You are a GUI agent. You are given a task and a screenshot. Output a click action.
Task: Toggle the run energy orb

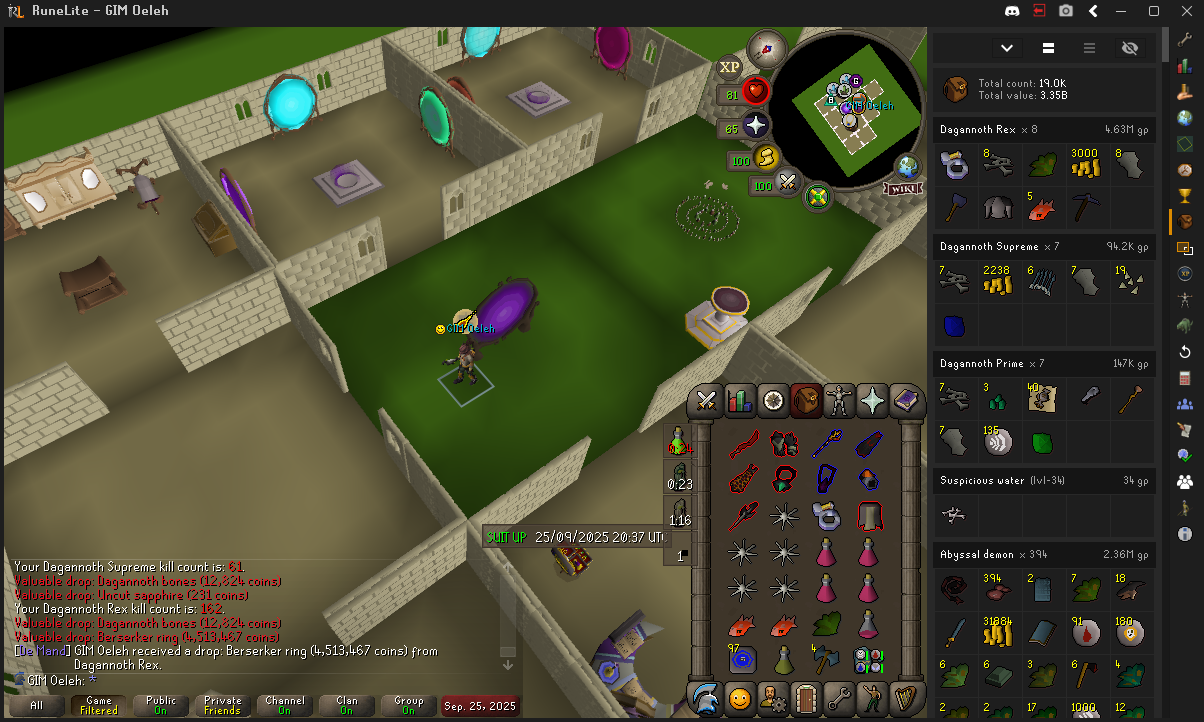(766, 158)
